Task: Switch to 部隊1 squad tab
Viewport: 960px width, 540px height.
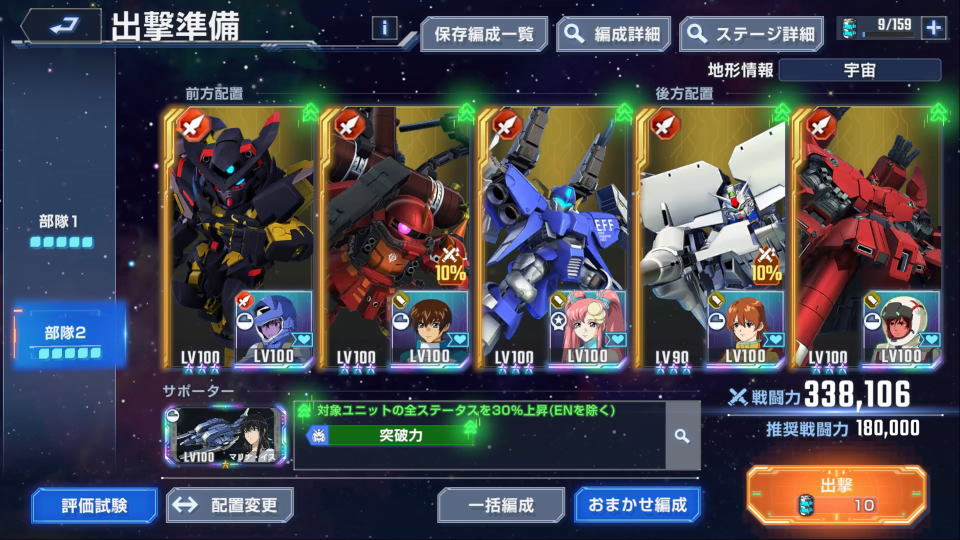Action: [61, 229]
